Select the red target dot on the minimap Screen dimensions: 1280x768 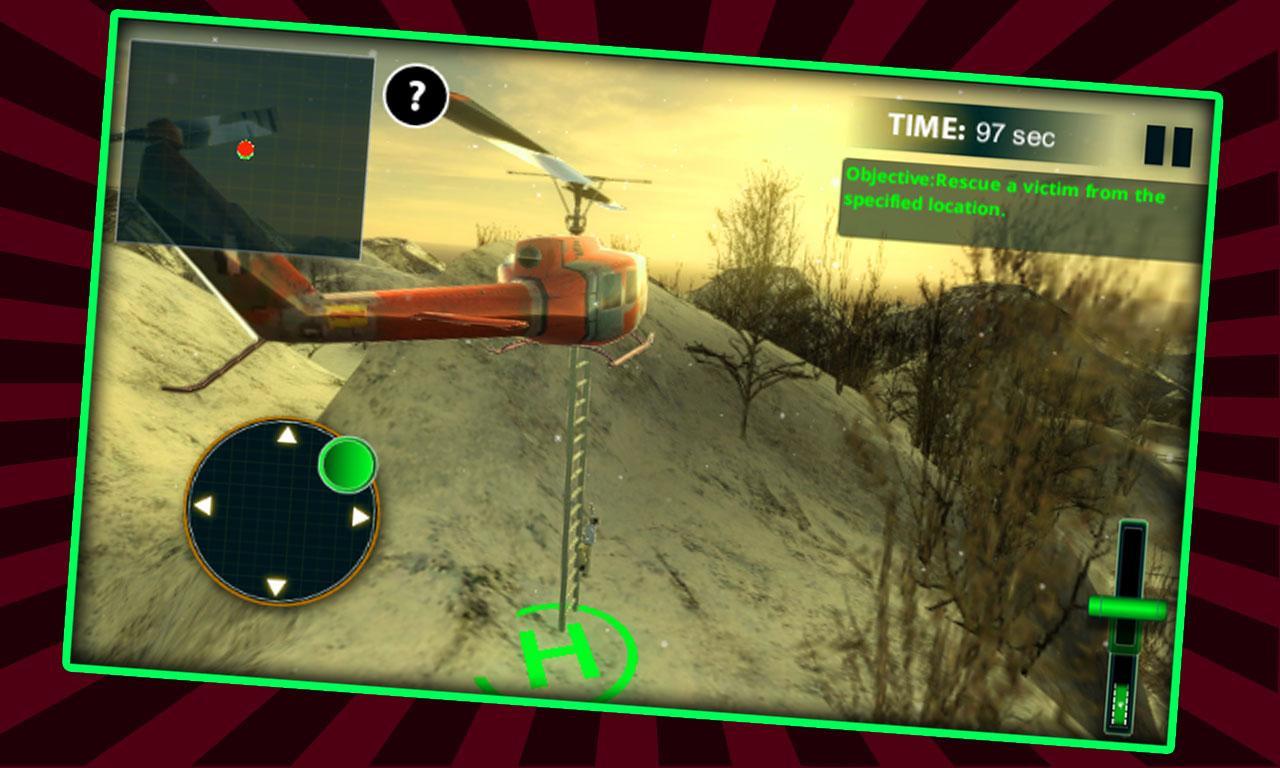point(247,148)
